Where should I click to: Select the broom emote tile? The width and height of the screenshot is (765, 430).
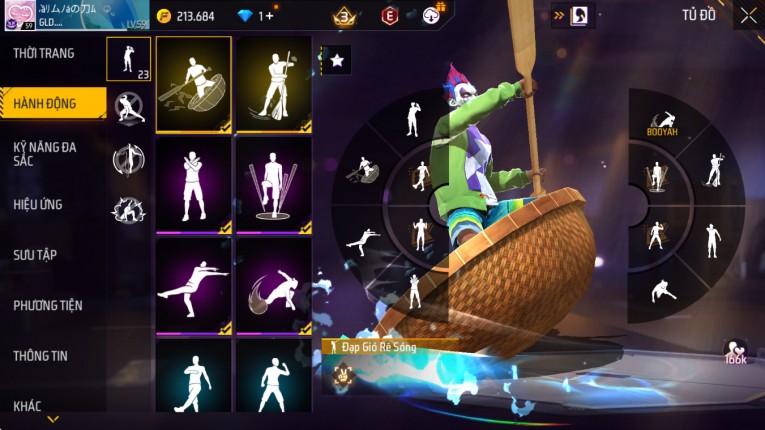274,85
